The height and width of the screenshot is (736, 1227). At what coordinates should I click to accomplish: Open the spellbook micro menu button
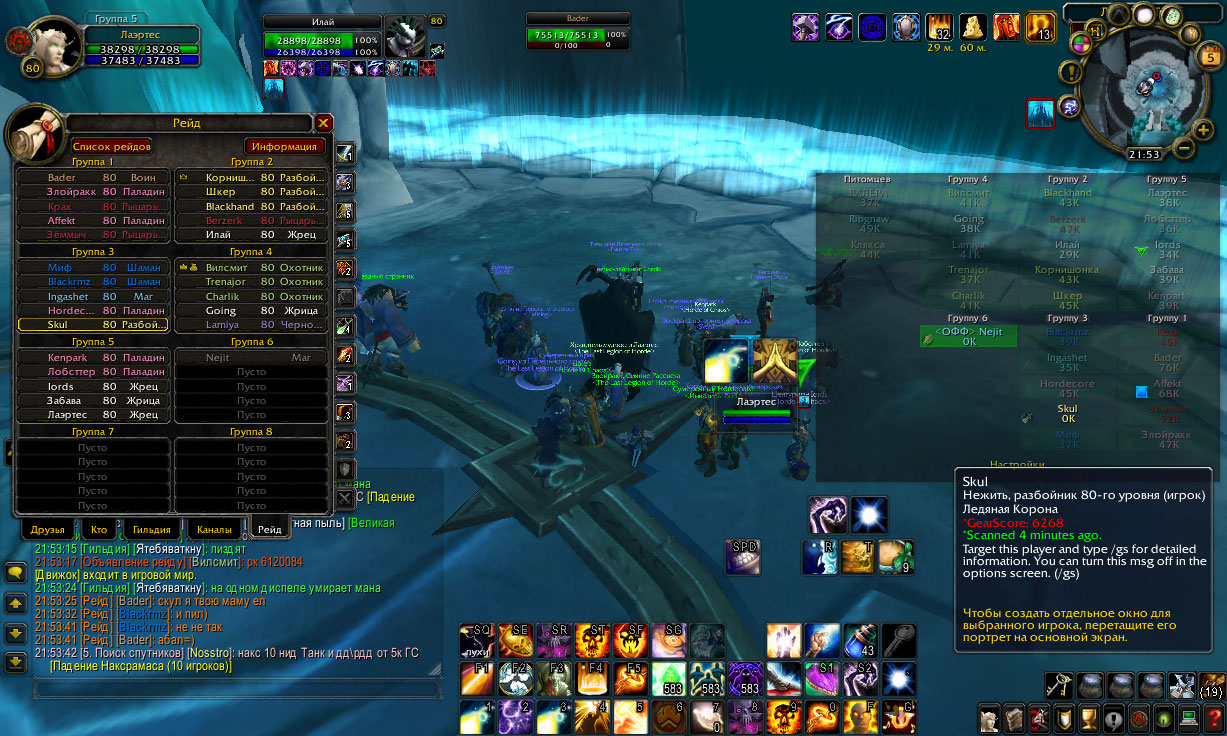[x=1015, y=718]
